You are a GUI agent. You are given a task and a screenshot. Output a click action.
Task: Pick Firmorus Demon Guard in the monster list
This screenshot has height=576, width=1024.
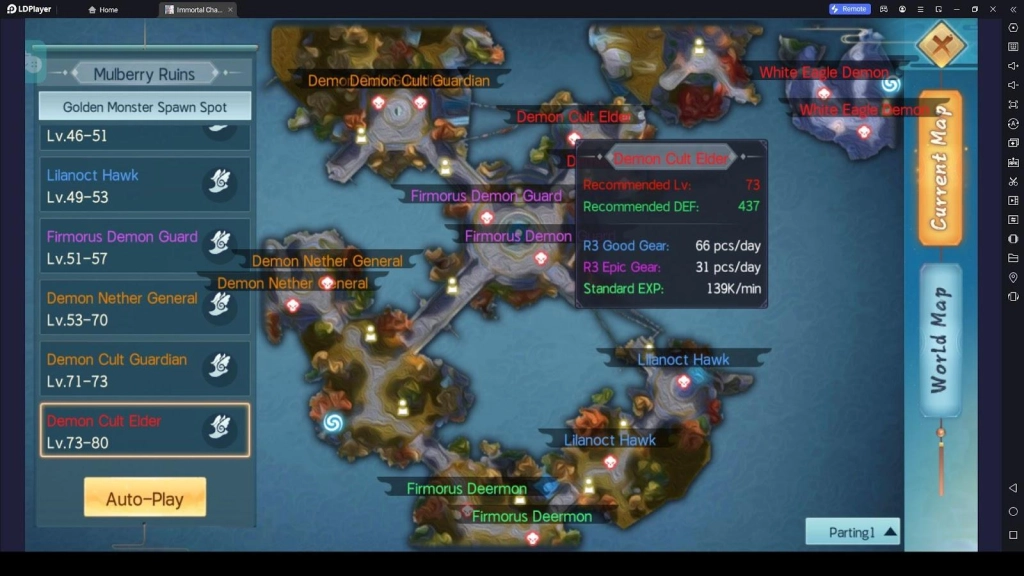coord(145,247)
